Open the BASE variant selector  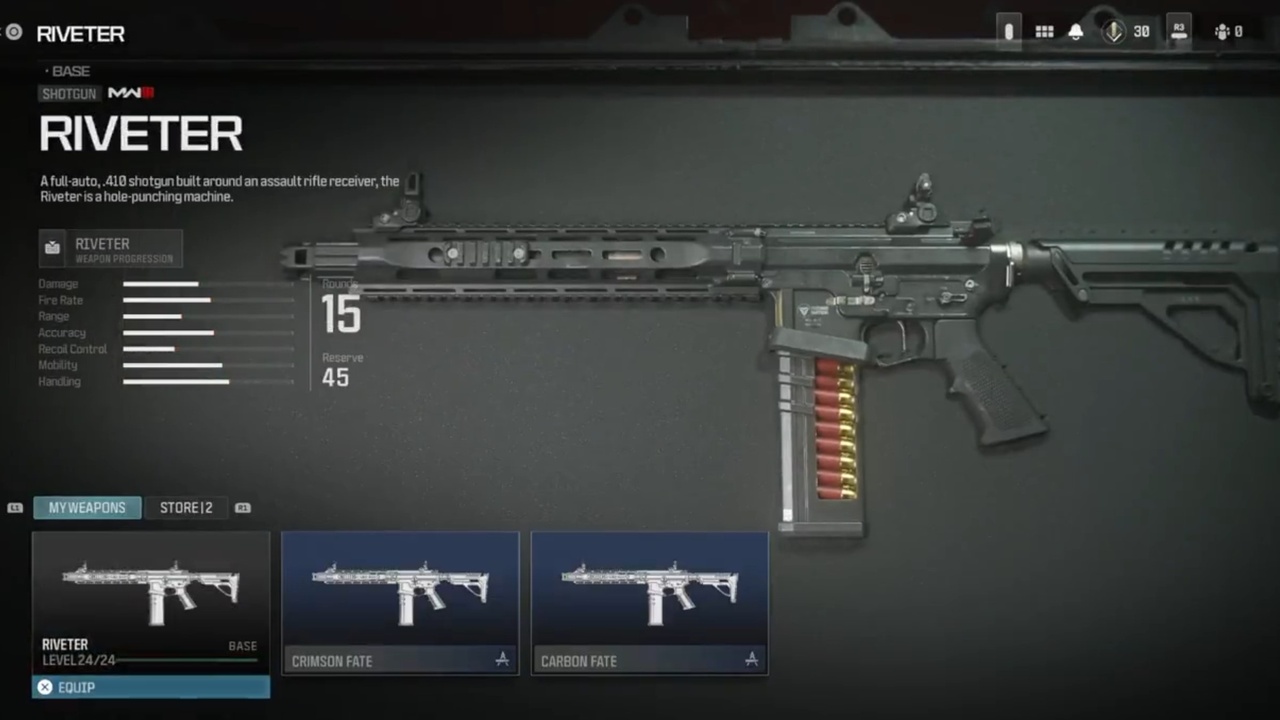coord(69,70)
